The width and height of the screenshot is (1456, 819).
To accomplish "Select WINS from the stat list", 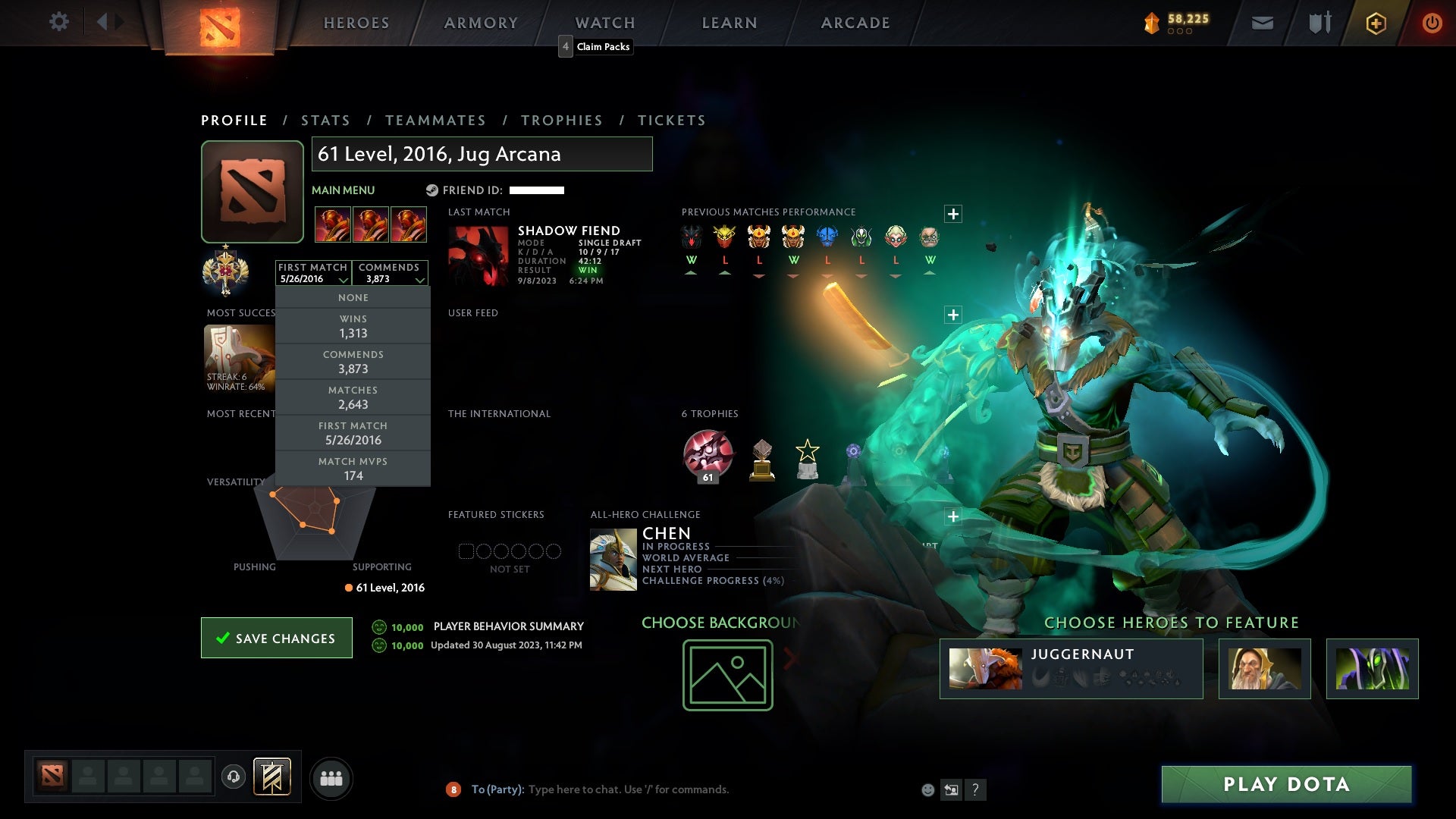I will (x=353, y=326).
